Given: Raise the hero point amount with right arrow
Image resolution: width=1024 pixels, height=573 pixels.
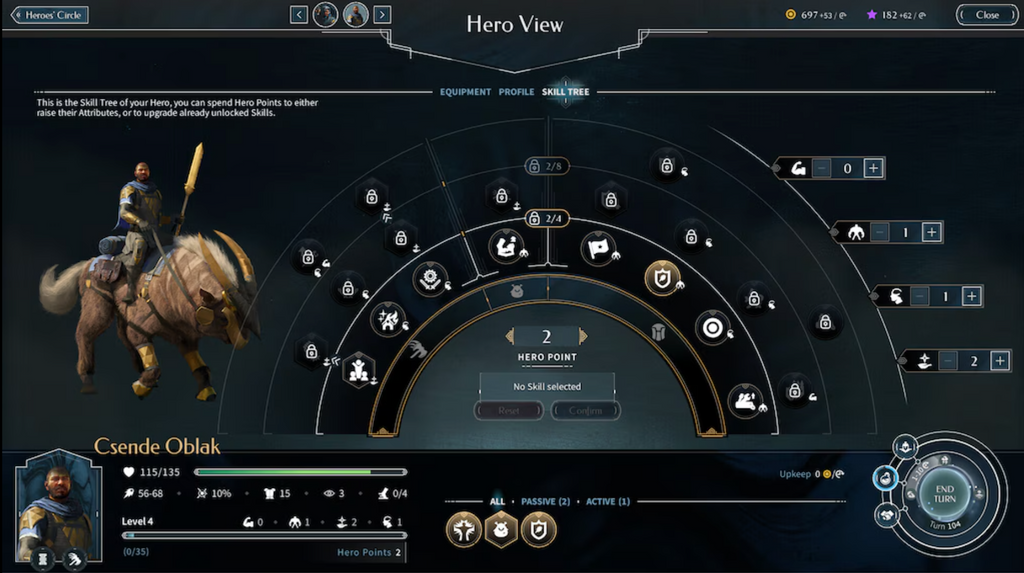Looking at the screenshot, I should pyautogui.click(x=584, y=337).
